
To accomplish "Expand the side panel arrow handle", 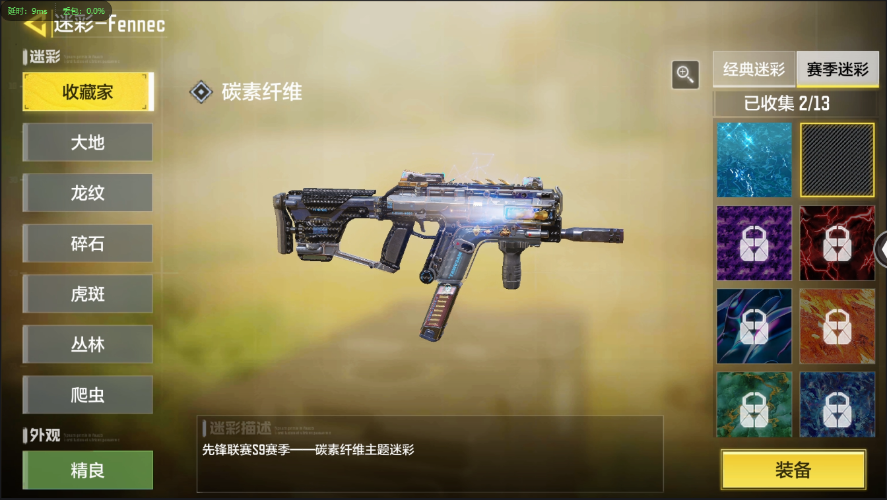I will click(880, 248).
